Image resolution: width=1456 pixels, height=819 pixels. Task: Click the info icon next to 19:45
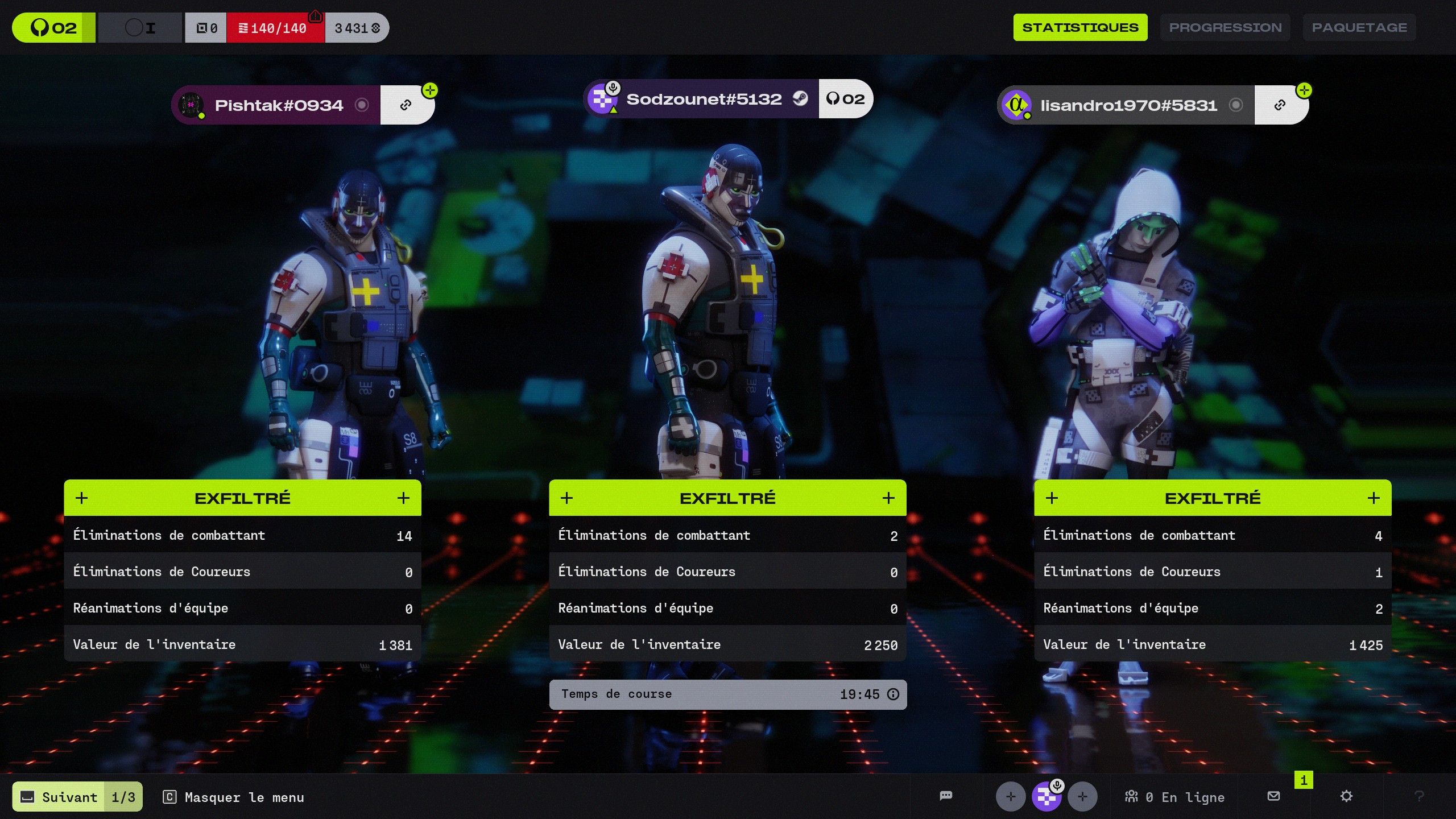pyautogui.click(x=894, y=694)
